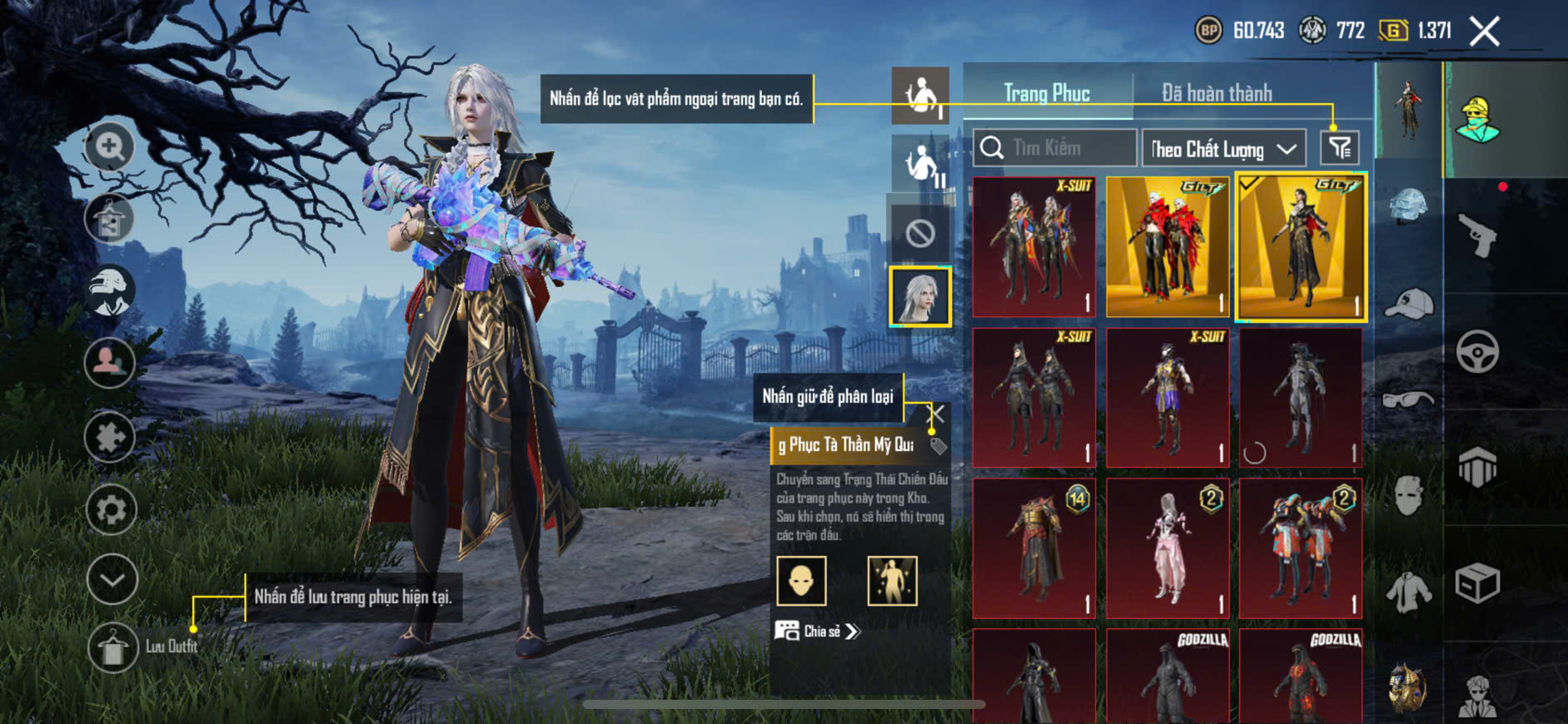Open the steering wheel vehicle category
This screenshot has width=1568, height=724.
[1477, 351]
